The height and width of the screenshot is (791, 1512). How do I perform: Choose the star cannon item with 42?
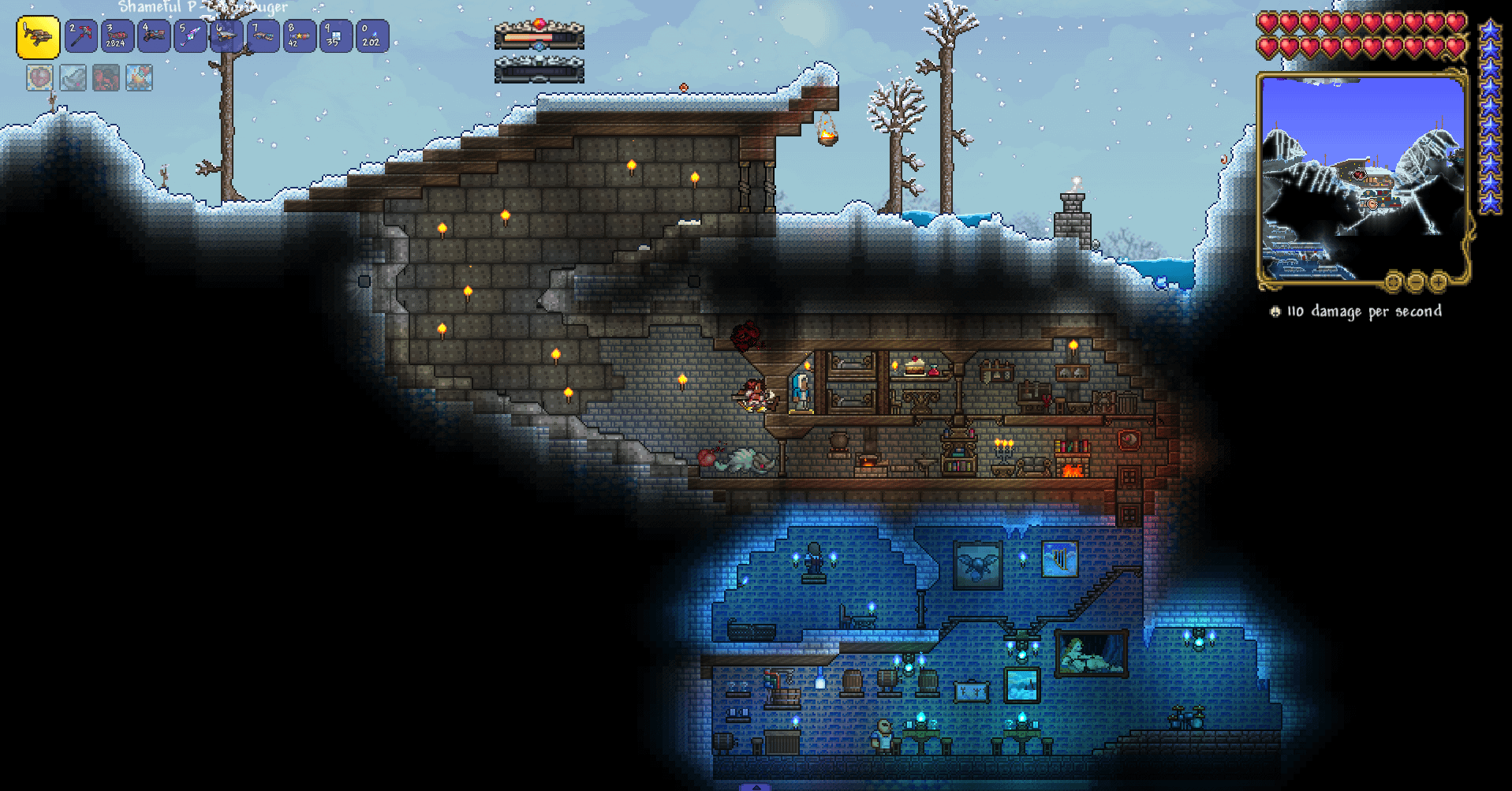(x=299, y=36)
